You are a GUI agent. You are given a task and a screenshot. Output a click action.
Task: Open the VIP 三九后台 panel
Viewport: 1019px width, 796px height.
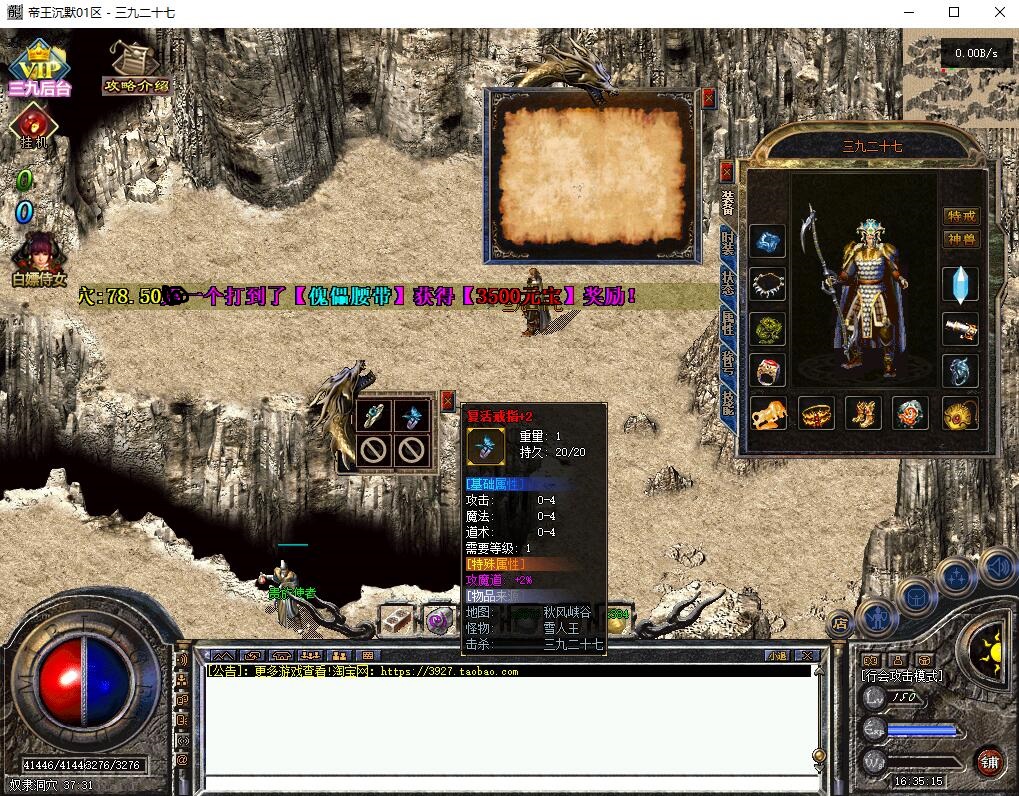pos(39,68)
